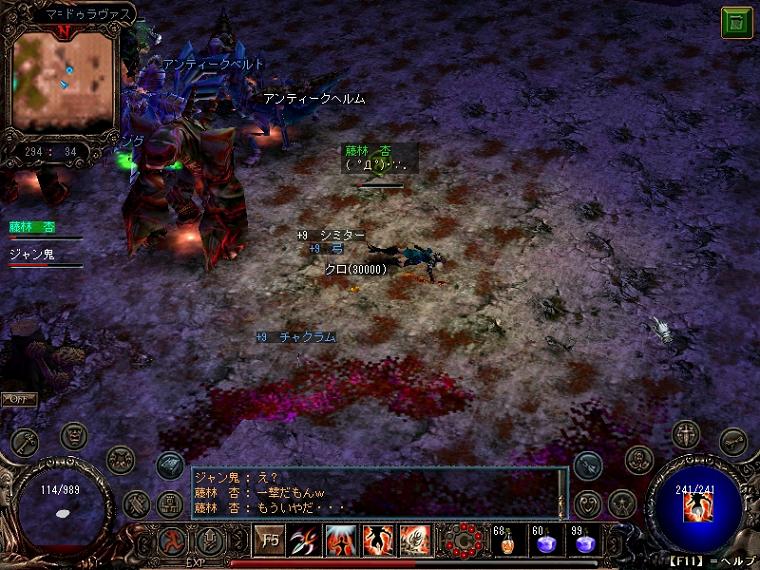
Task: Use the blue potion with 99 remaining
Action: click(x=584, y=541)
